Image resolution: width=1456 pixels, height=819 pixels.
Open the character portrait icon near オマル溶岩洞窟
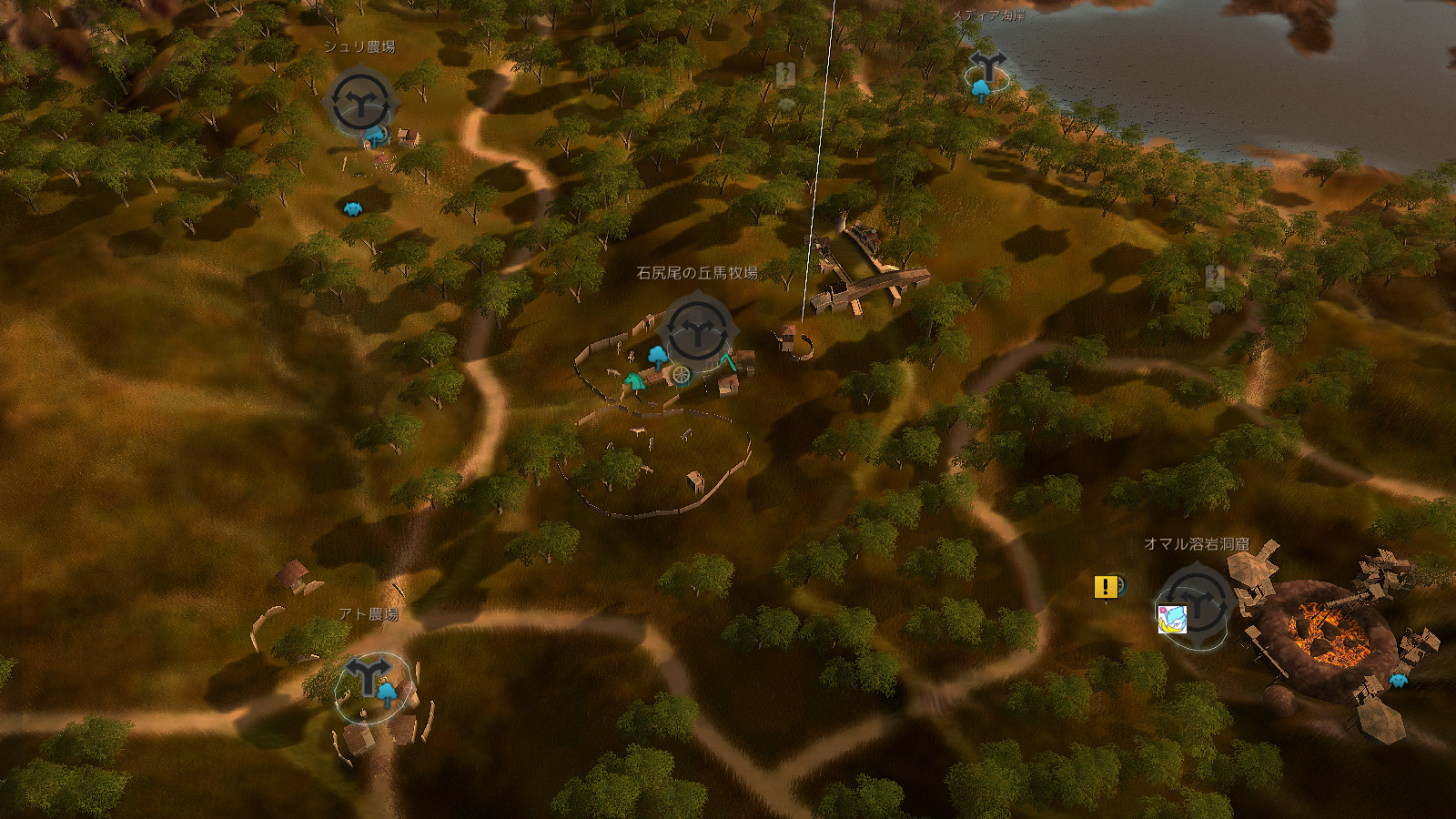pyautogui.click(x=1171, y=618)
